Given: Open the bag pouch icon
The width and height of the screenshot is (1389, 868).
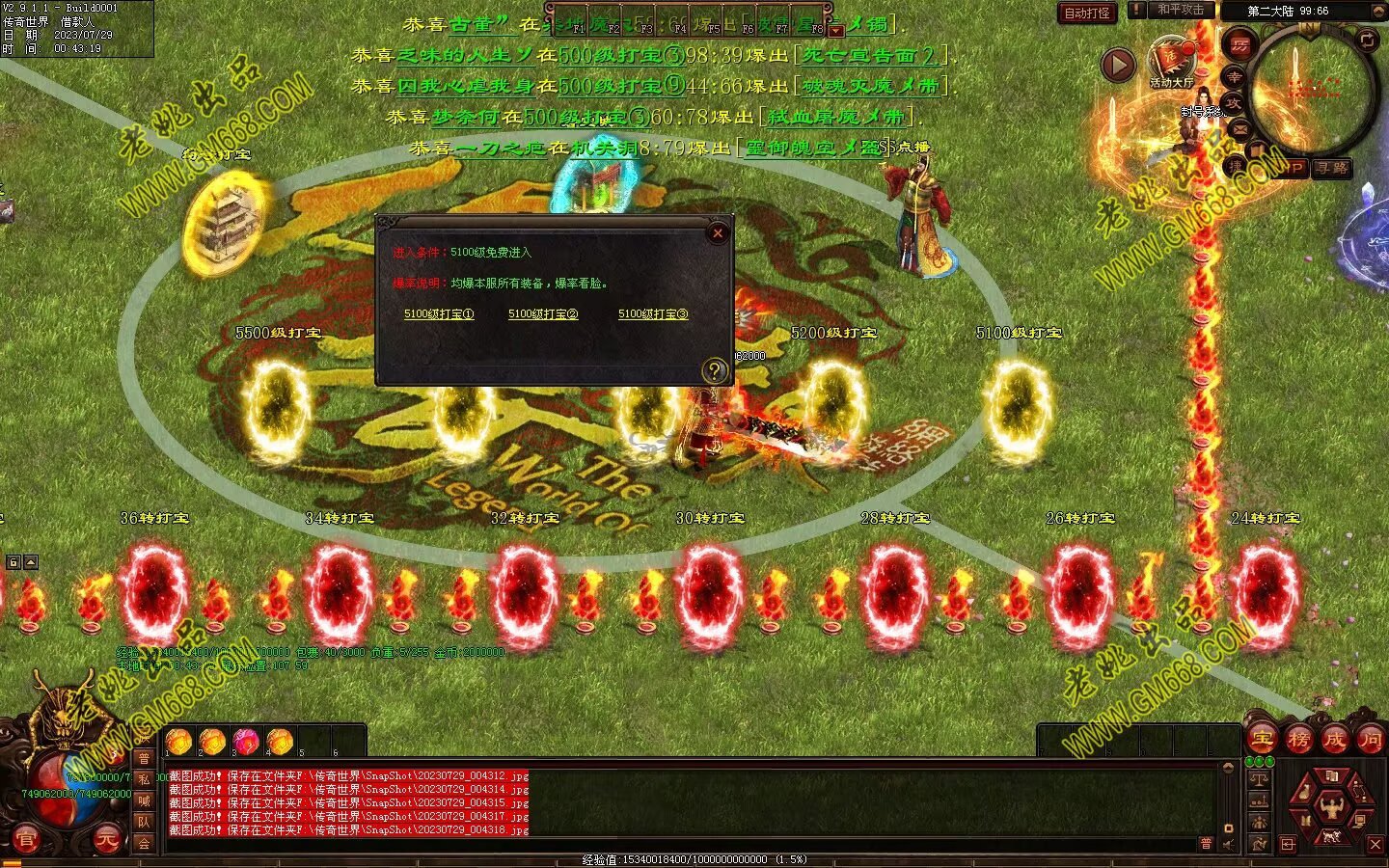Looking at the screenshot, I should click(x=1304, y=793).
